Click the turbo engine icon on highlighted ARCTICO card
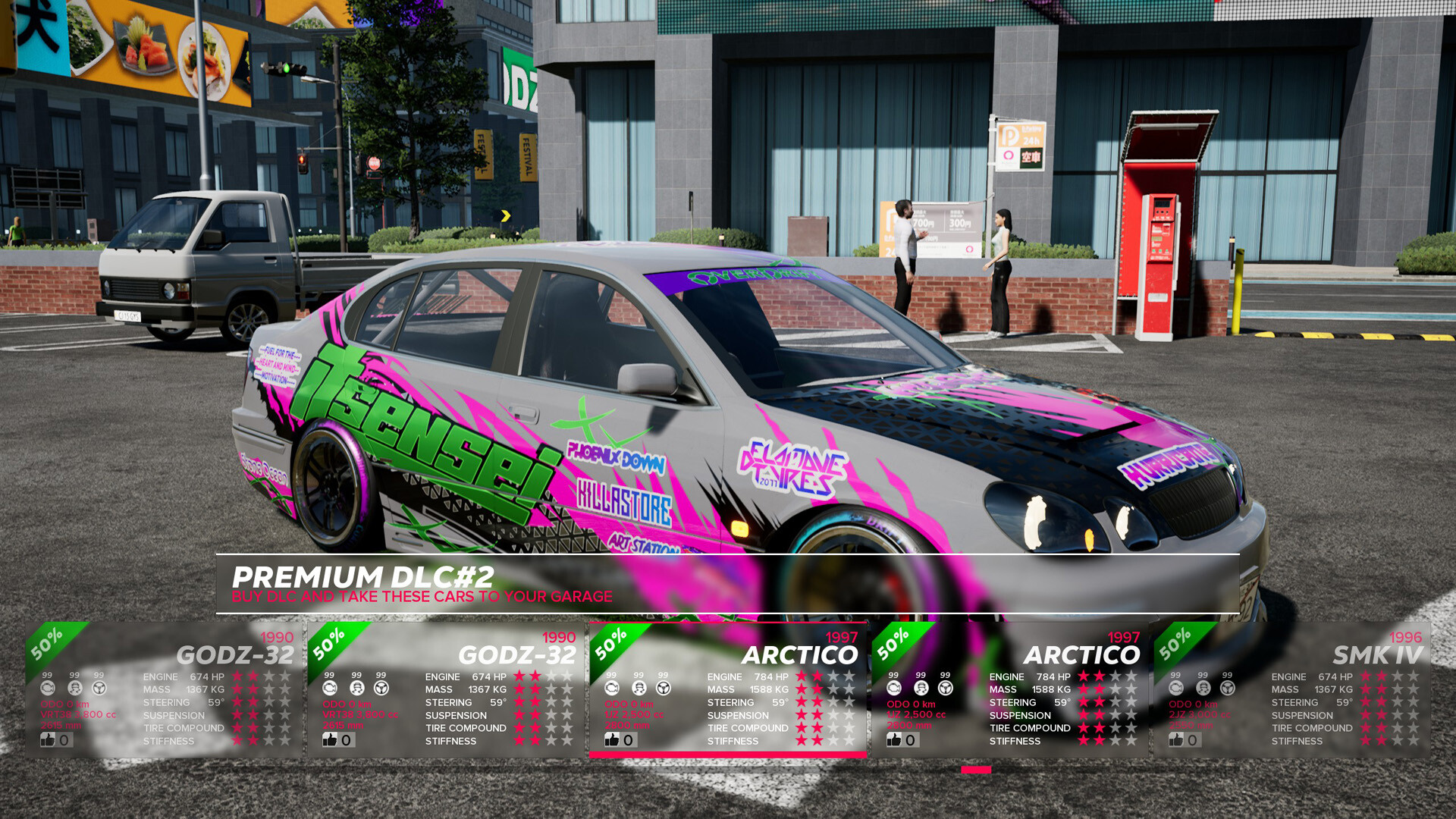Image resolution: width=1456 pixels, height=819 pixels. pyautogui.click(x=611, y=689)
